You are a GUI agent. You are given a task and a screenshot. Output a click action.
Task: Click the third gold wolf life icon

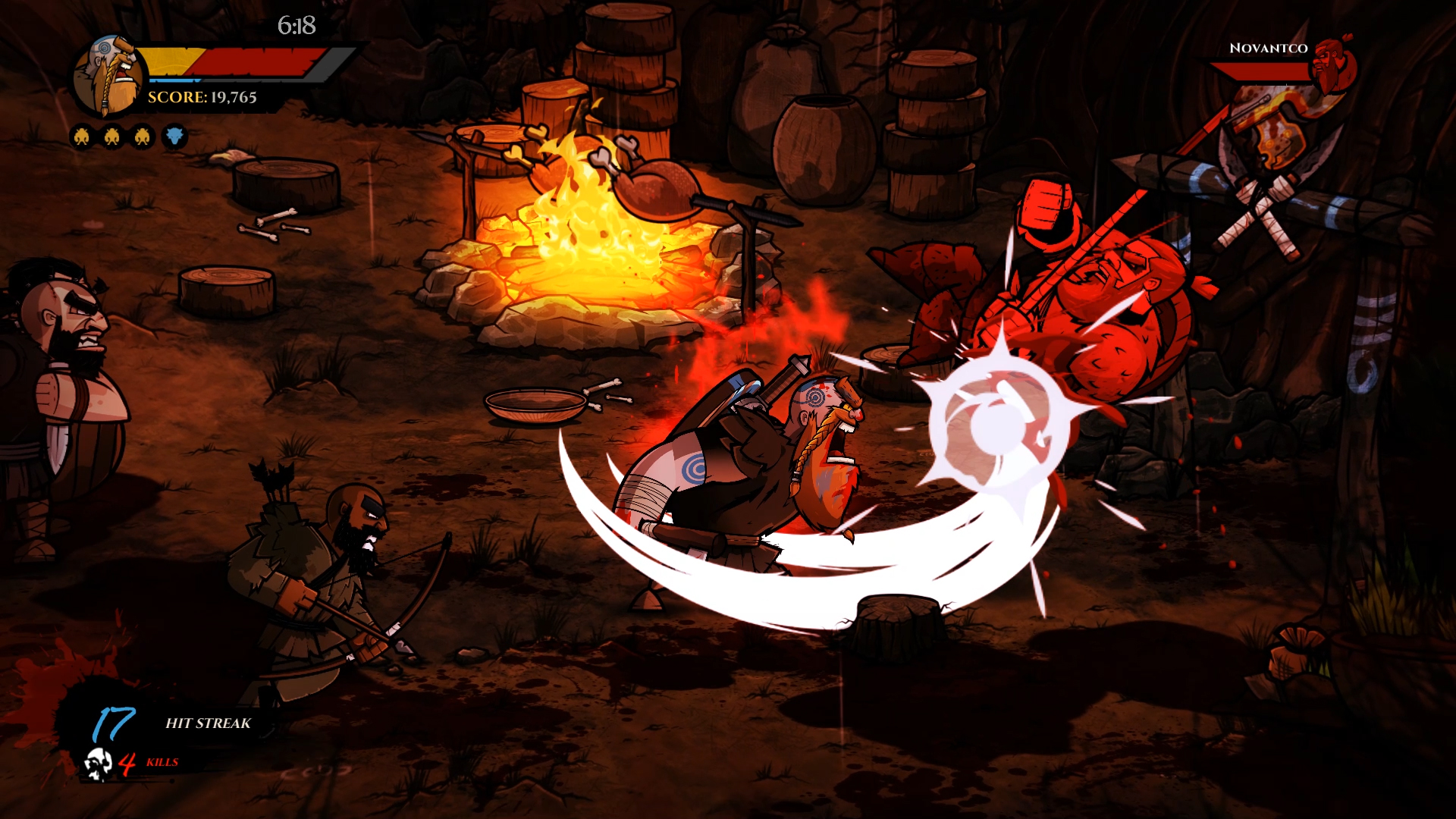[141, 136]
